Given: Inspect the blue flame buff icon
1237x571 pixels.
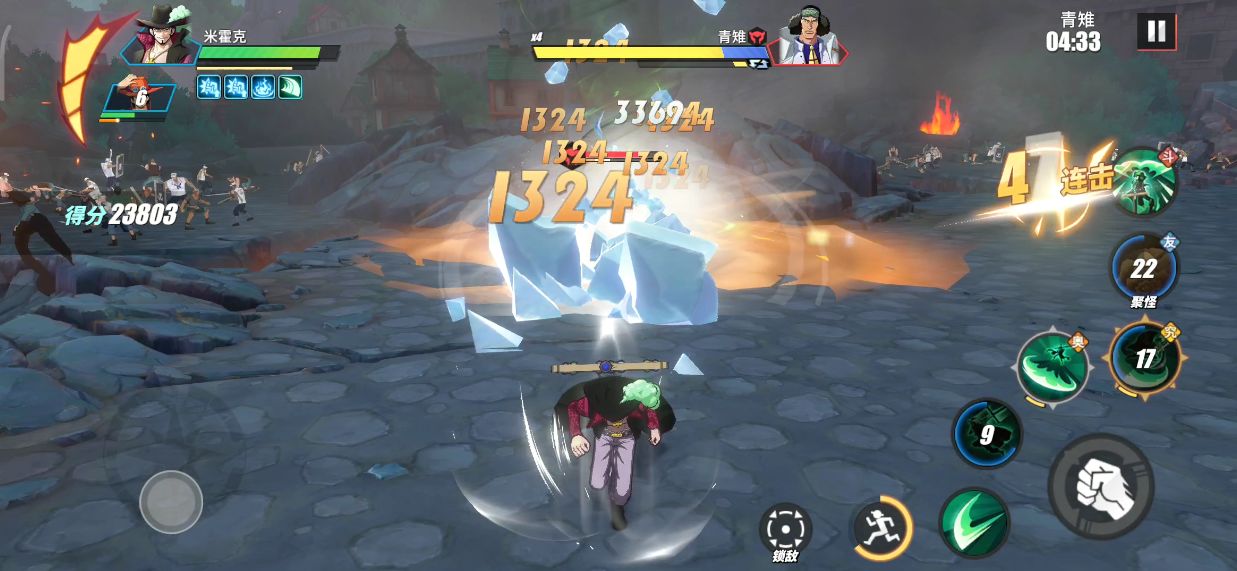Looking at the screenshot, I should pos(263,88).
